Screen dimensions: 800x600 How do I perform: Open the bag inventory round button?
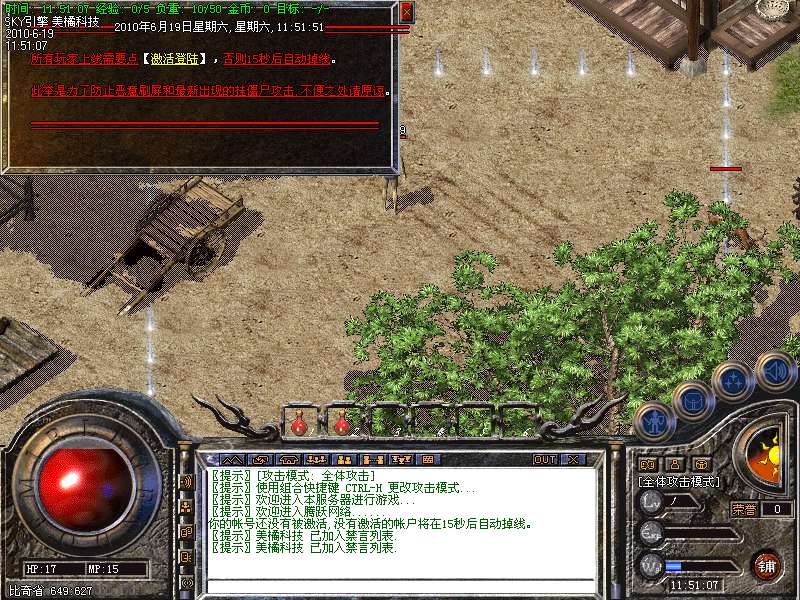tap(692, 401)
